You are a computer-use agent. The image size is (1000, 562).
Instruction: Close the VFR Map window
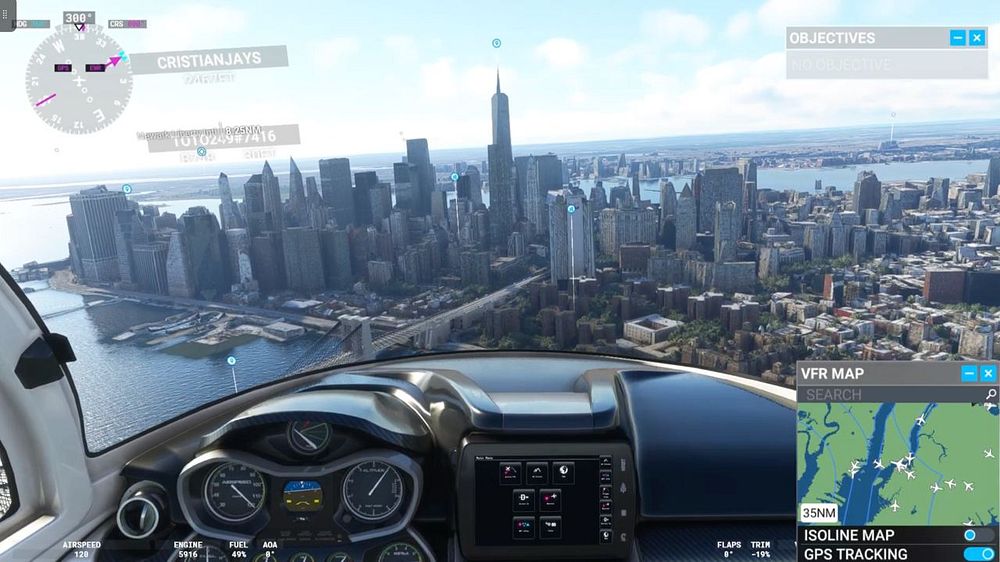pos(988,374)
